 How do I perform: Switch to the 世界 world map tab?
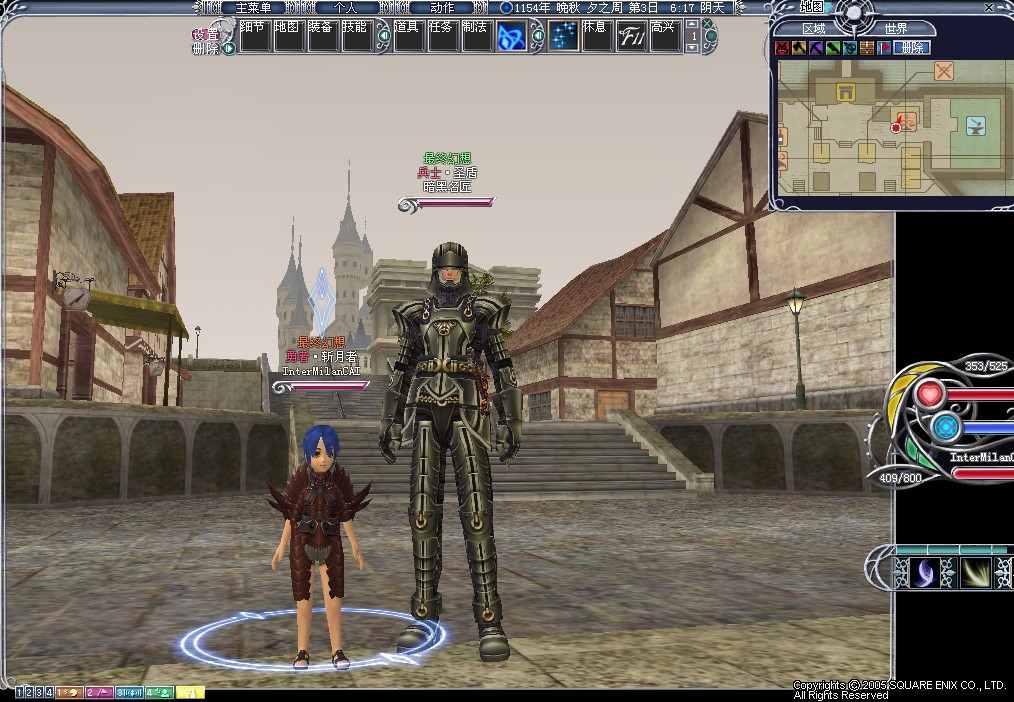pos(895,29)
